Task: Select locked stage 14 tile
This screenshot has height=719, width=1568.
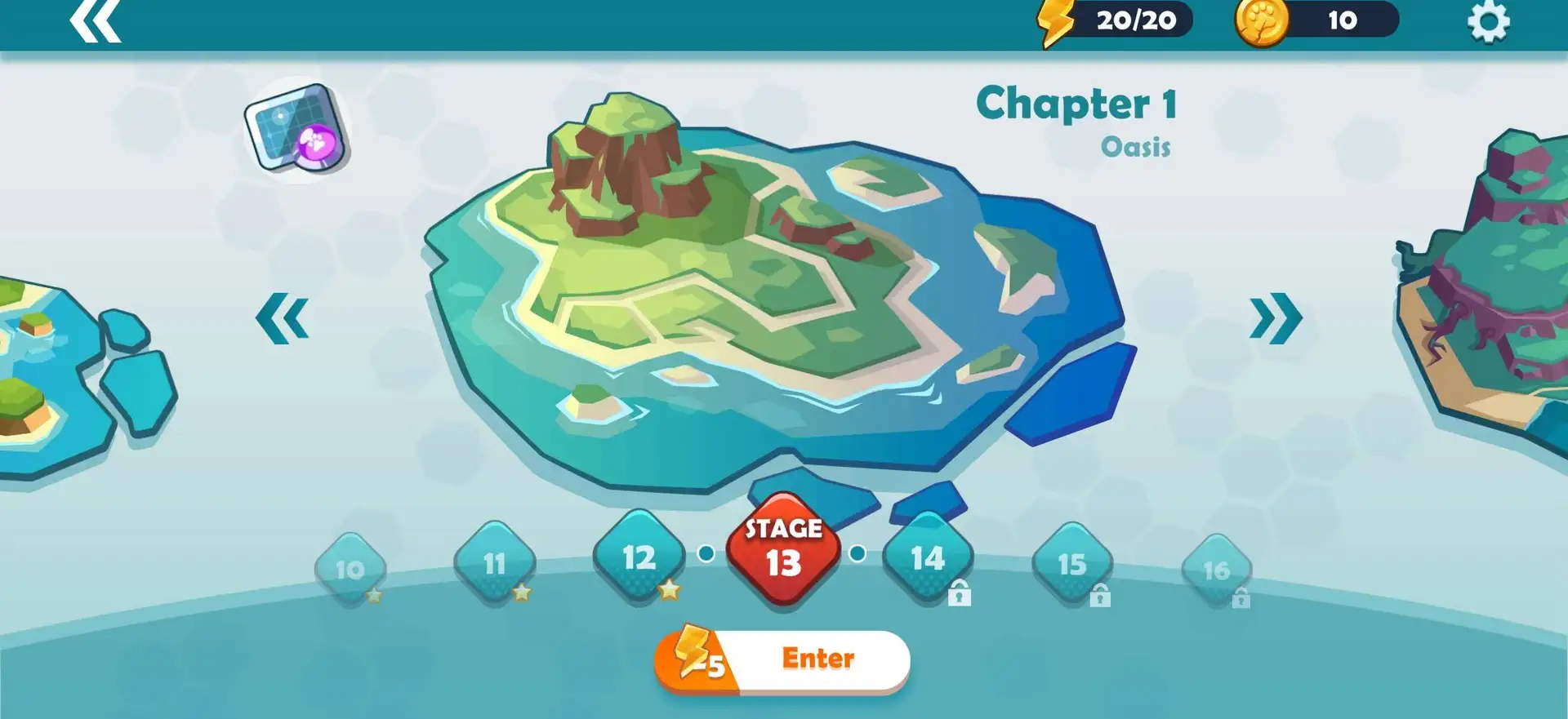Action: click(x=928, y=558)
